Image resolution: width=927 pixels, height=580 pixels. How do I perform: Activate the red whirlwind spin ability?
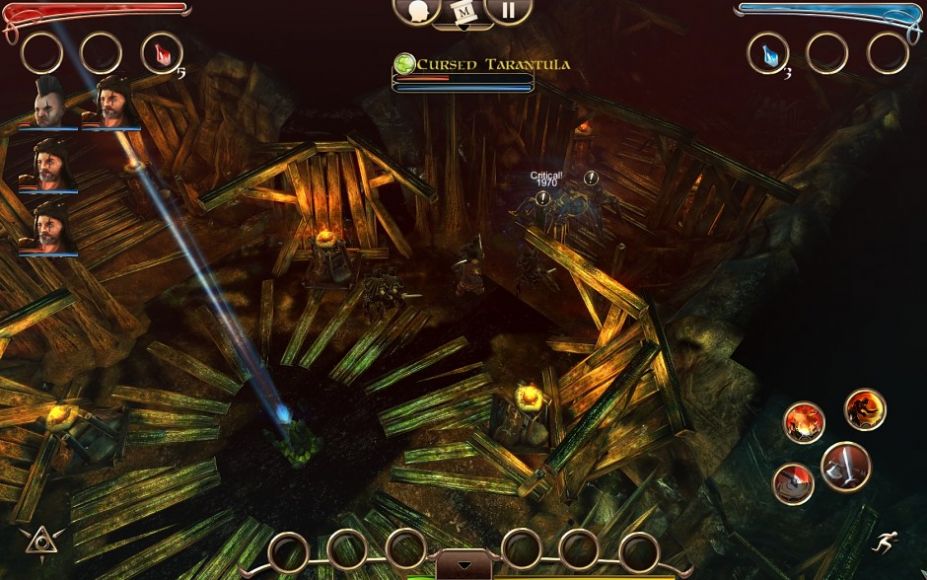793,484
